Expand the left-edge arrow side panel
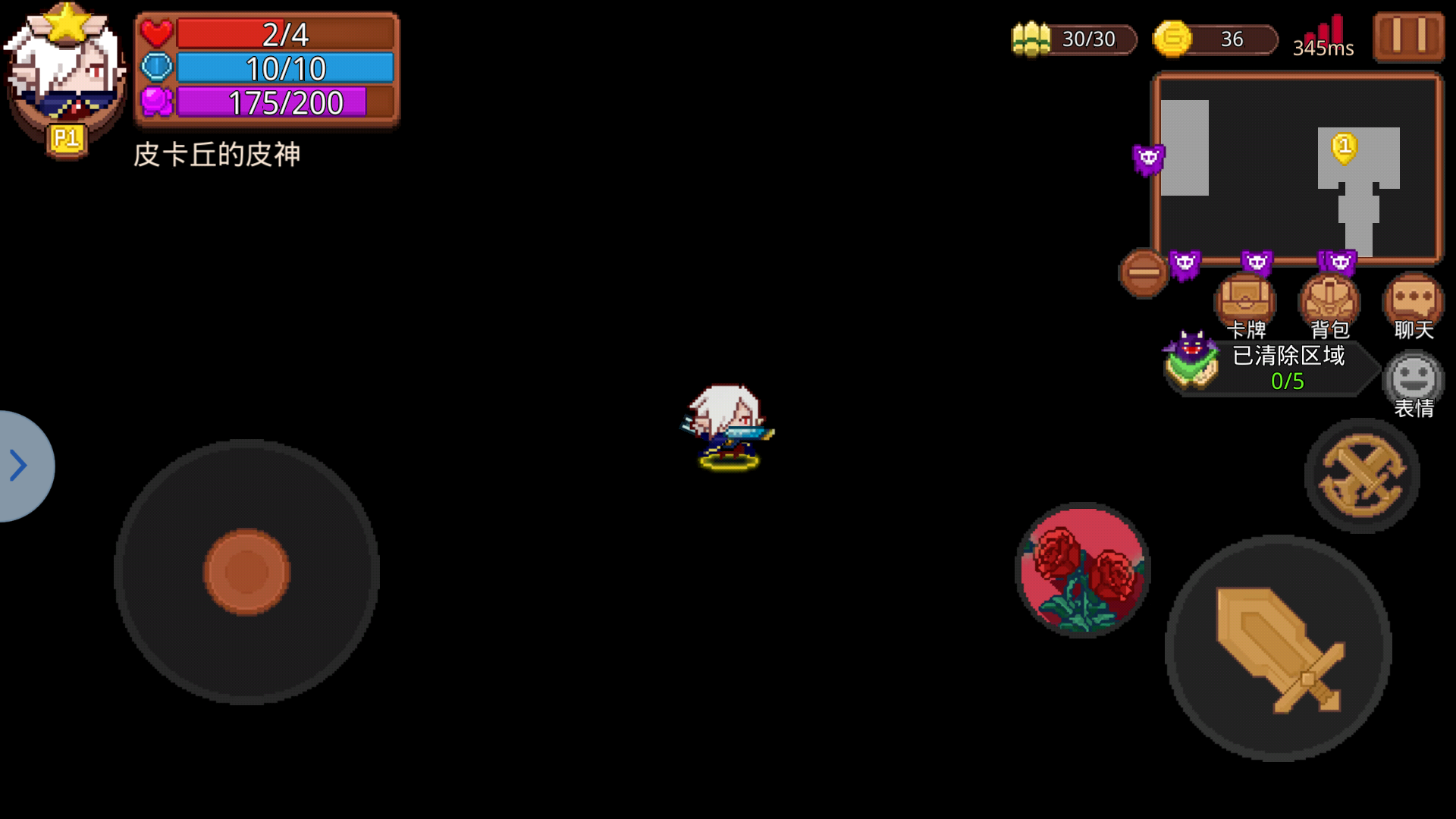 (x=17, y=466)
